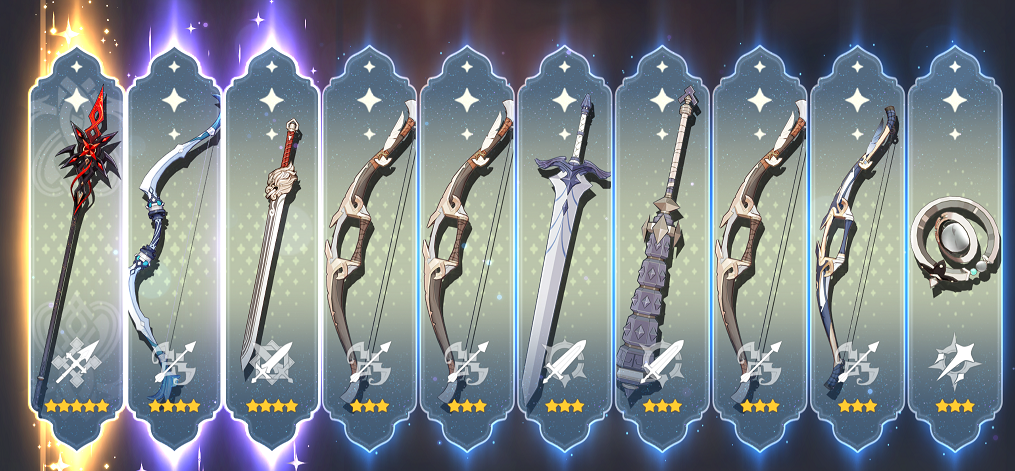
Task: Select the five-star red and black polearm card
Action: click(x=76, y=250)
